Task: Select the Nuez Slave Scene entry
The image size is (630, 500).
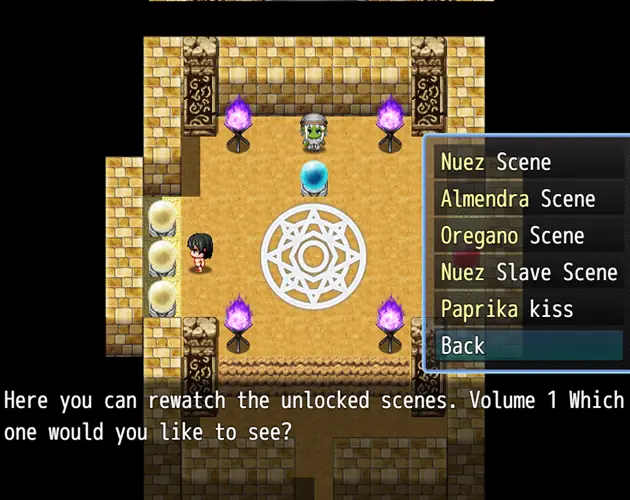Action: pos(528,272)
